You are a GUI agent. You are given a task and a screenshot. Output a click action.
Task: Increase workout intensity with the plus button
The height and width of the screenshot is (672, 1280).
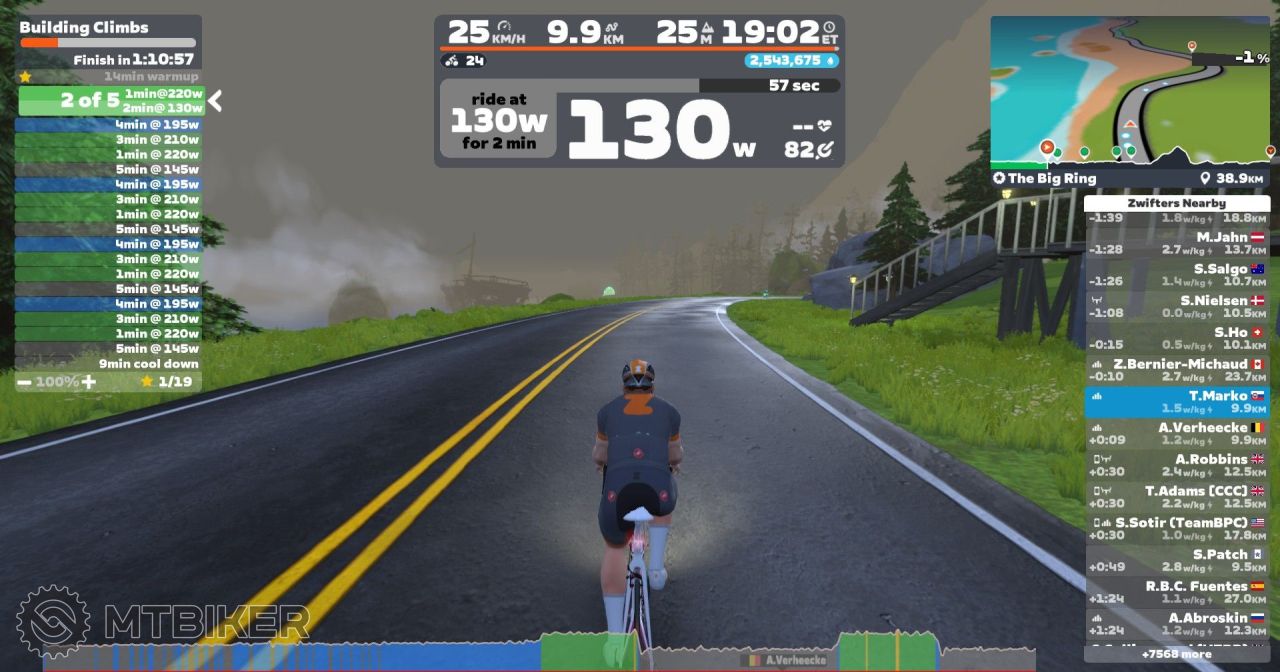[89, 382]
